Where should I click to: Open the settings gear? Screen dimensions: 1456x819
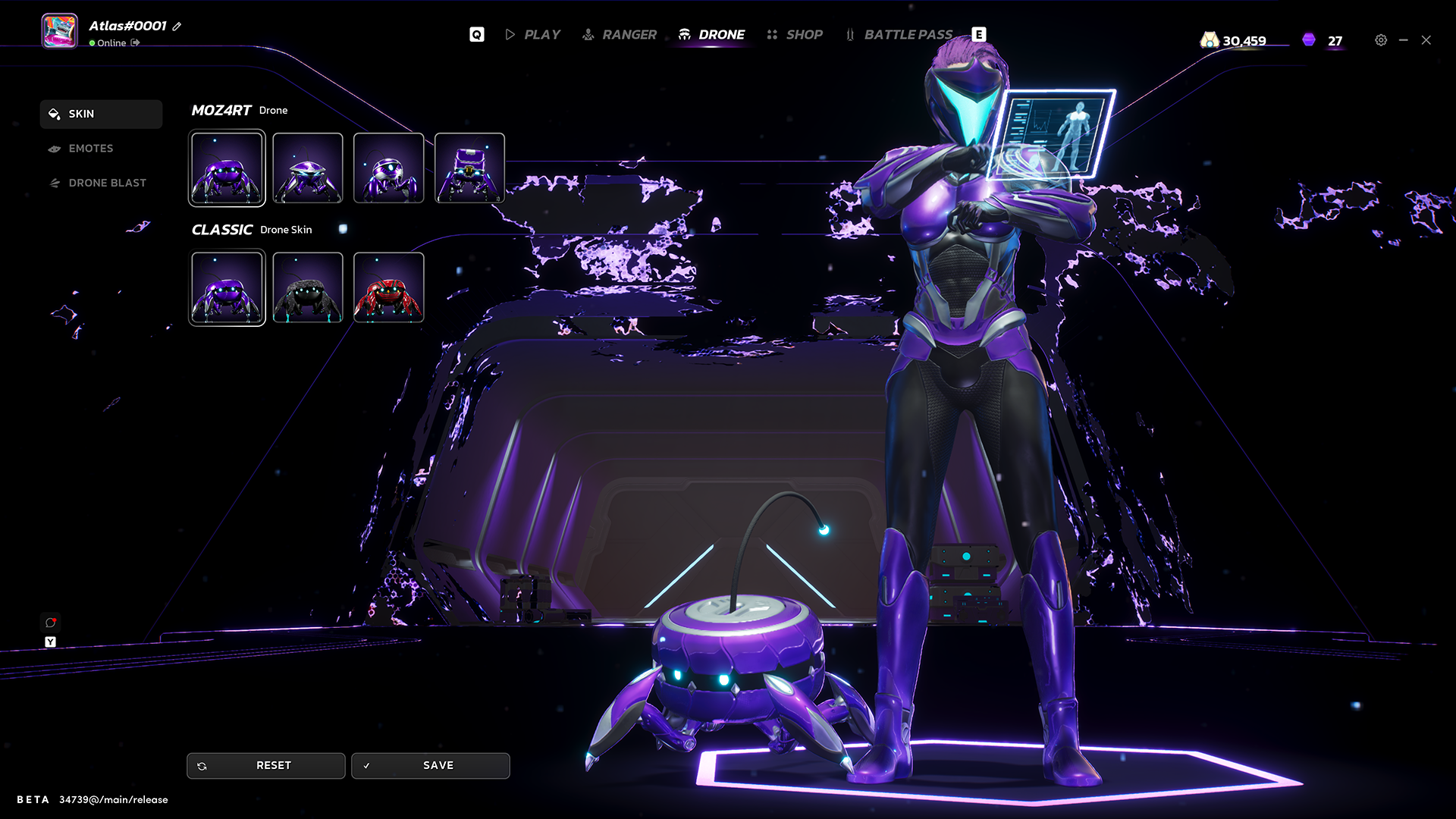click(x=1381, y=40)
